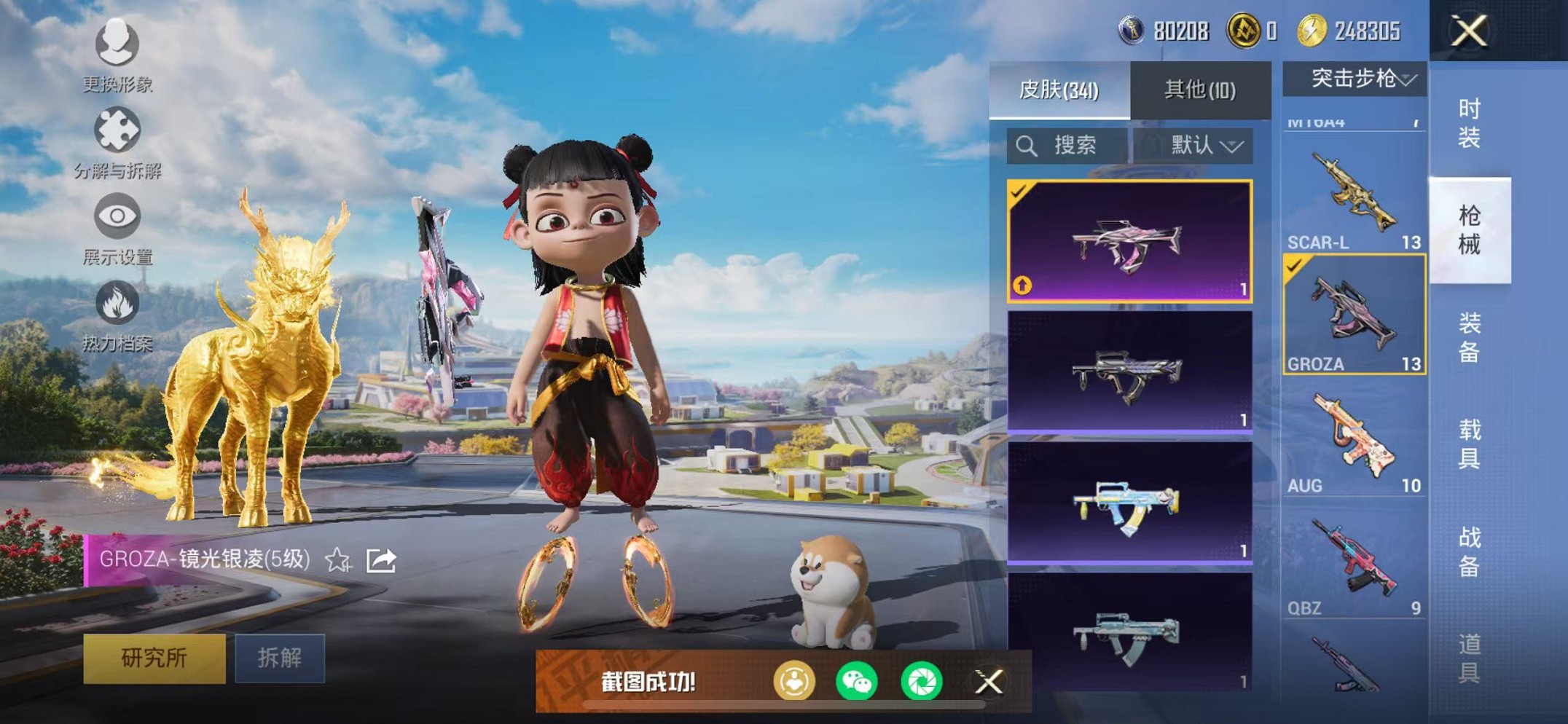Open the 研究所 lab button
This screenshot has height=724, width=1568.
point(154,658)
